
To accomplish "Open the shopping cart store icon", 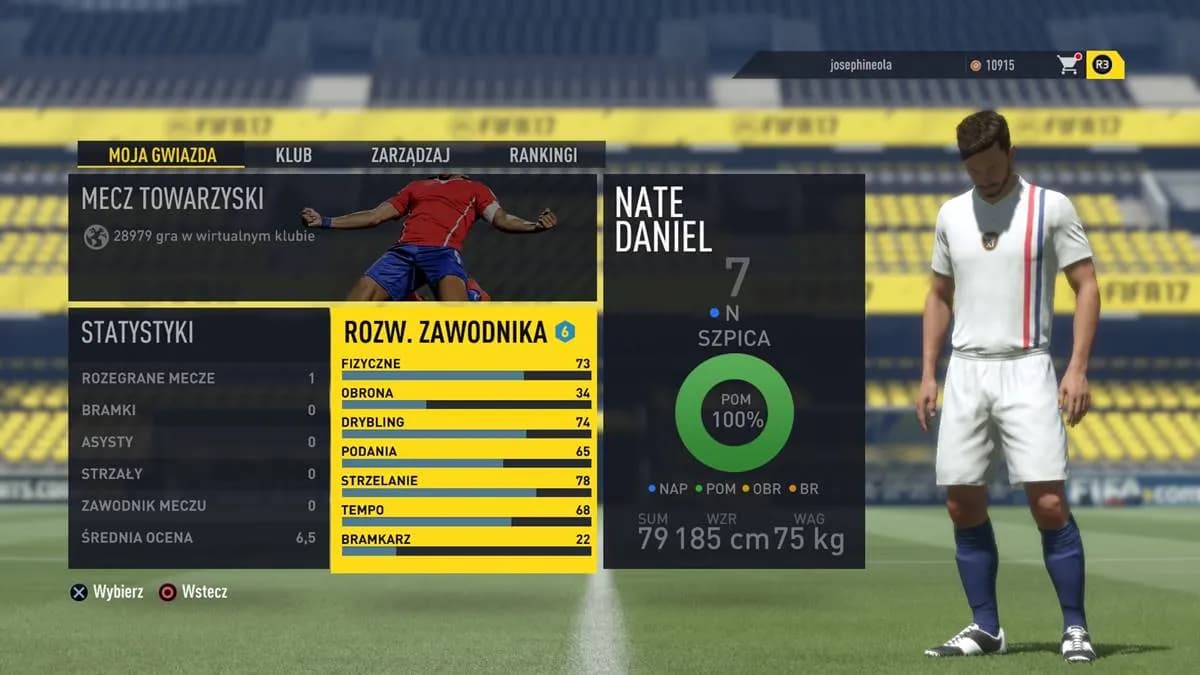I will pos(1068,65).
